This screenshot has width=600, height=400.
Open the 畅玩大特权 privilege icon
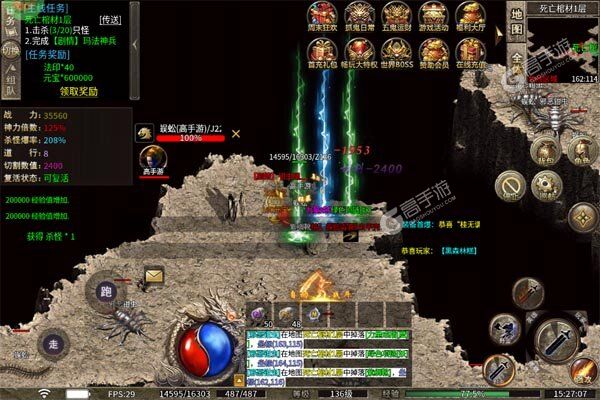(359, 52)
